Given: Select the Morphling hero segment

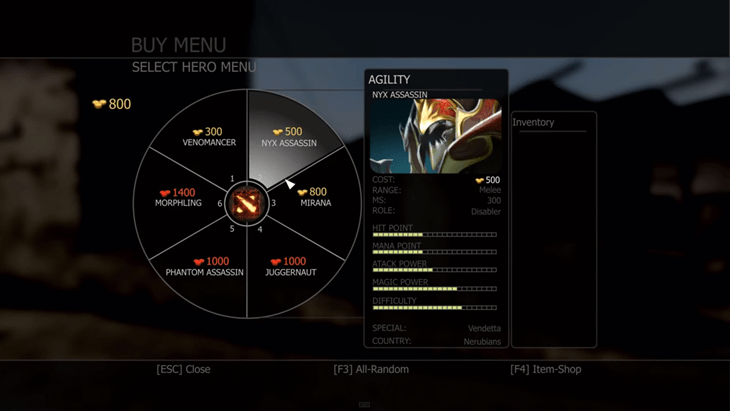Looking at the screenshot, I should 178,198.
